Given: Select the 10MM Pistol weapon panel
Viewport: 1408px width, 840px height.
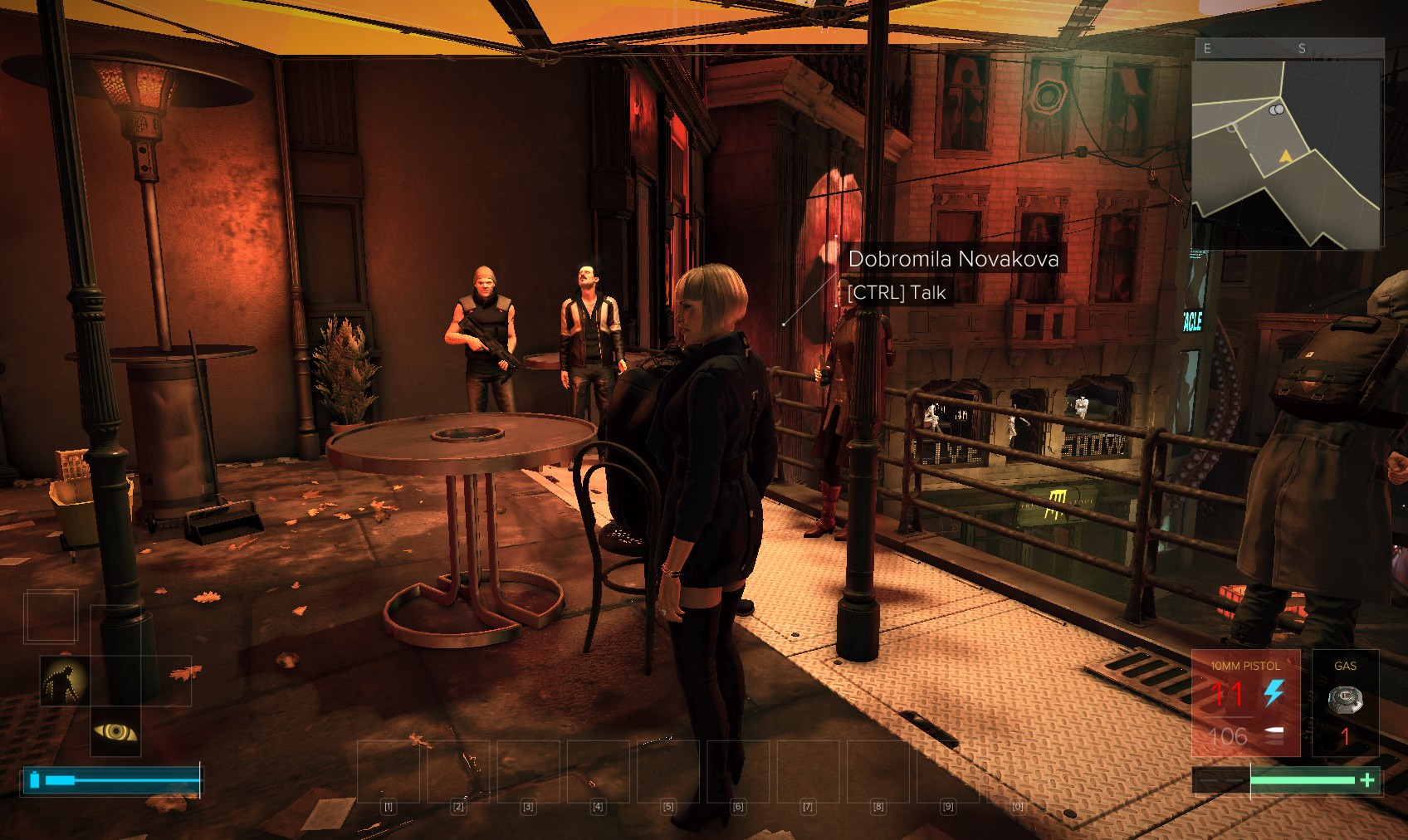Looking at the screenshot, I should pyautogui.click(x=1244, y=703).
